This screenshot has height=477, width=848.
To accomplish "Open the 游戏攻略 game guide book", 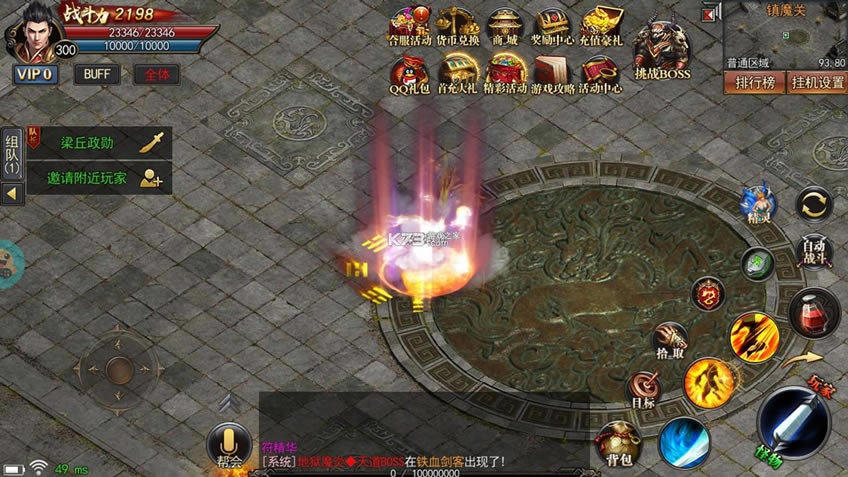I will pos(551,75).
